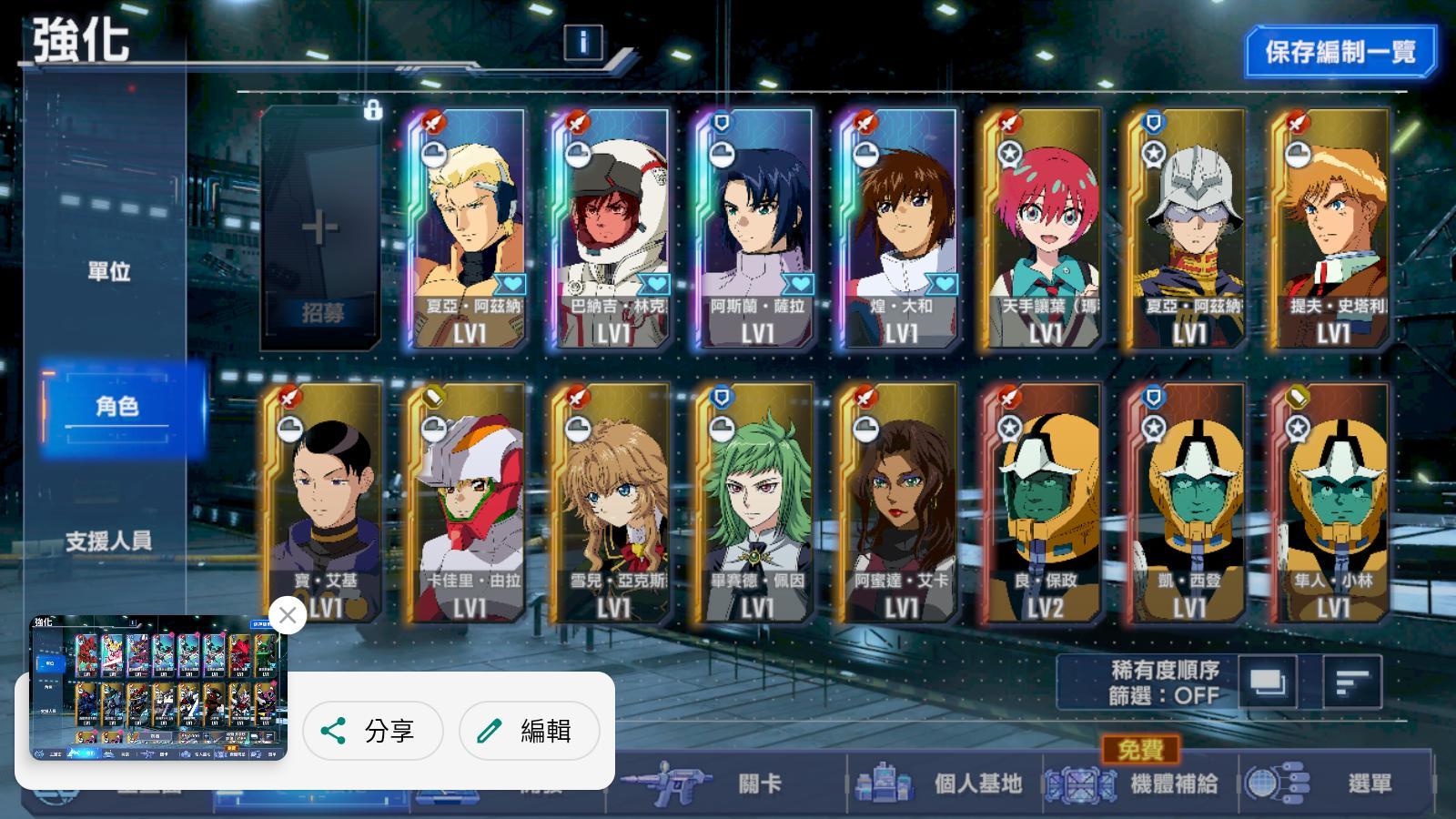Toggle the favorite heart on 煌·大和 card
This screenshot has height=819, width=1456.
point(944,285)
